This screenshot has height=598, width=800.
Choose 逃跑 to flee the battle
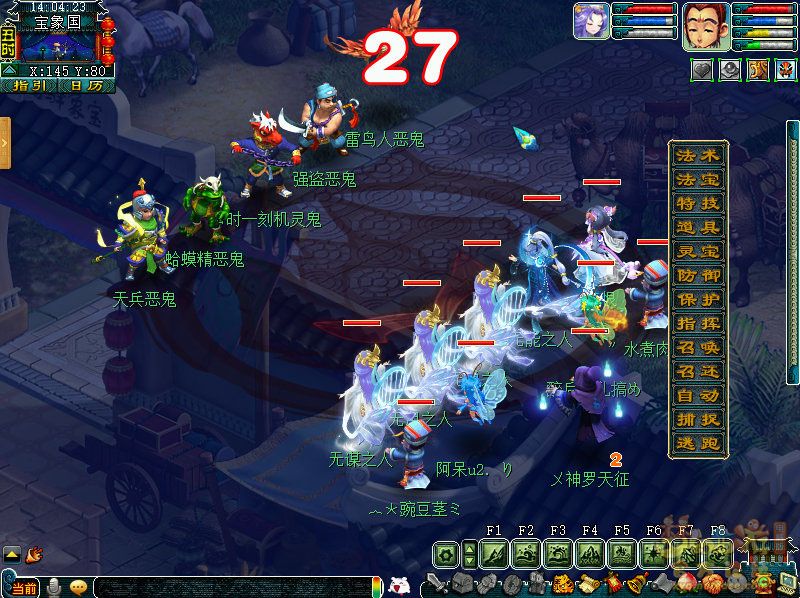click(x=698, y=444)
